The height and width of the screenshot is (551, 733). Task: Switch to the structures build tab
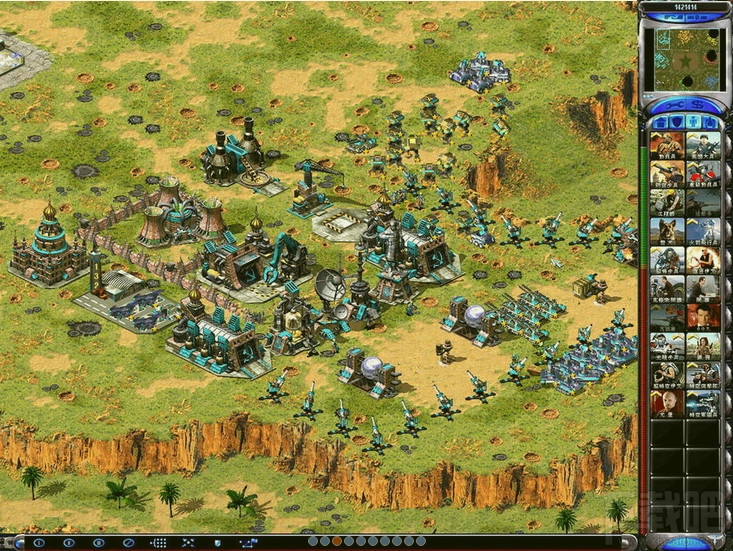[659, 122]
